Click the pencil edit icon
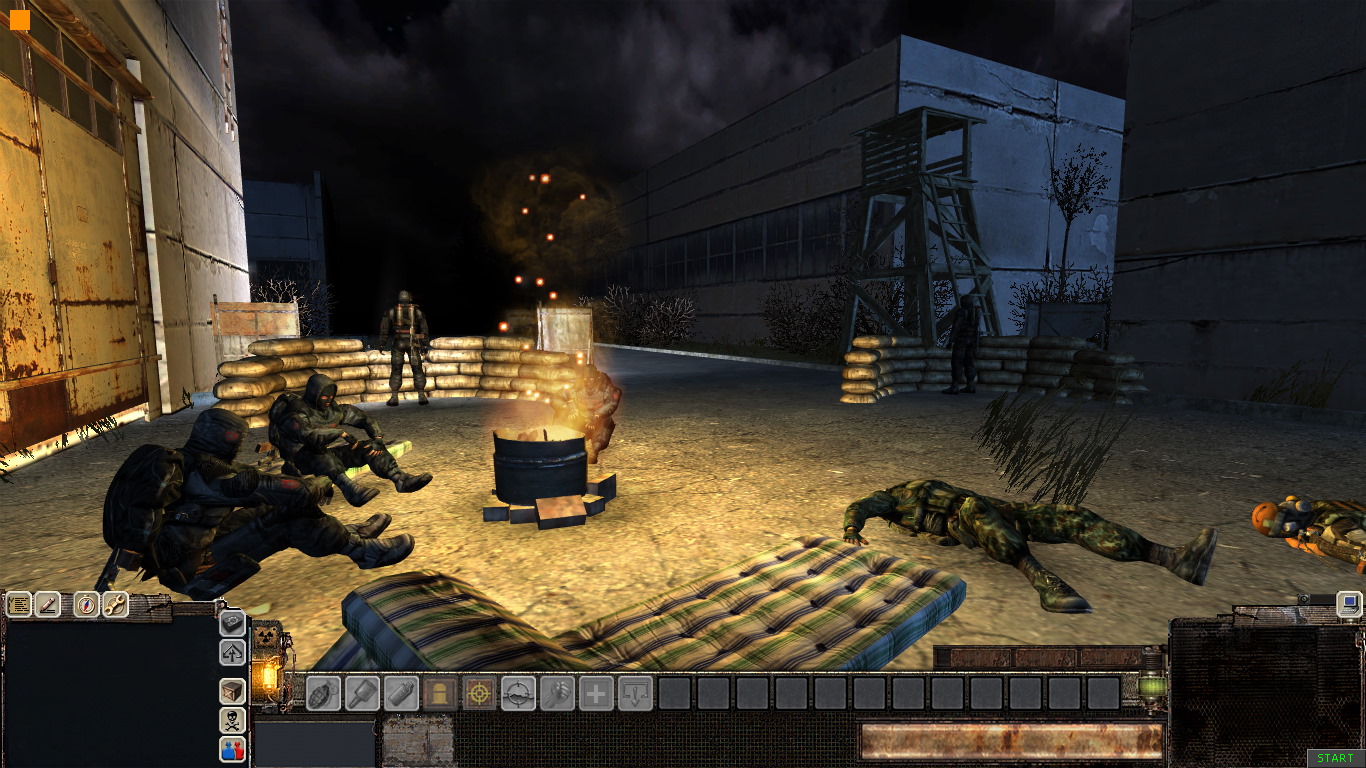The height and width of the screenshot is (768, 1366). pyautogui.click(x=47, y=604)
